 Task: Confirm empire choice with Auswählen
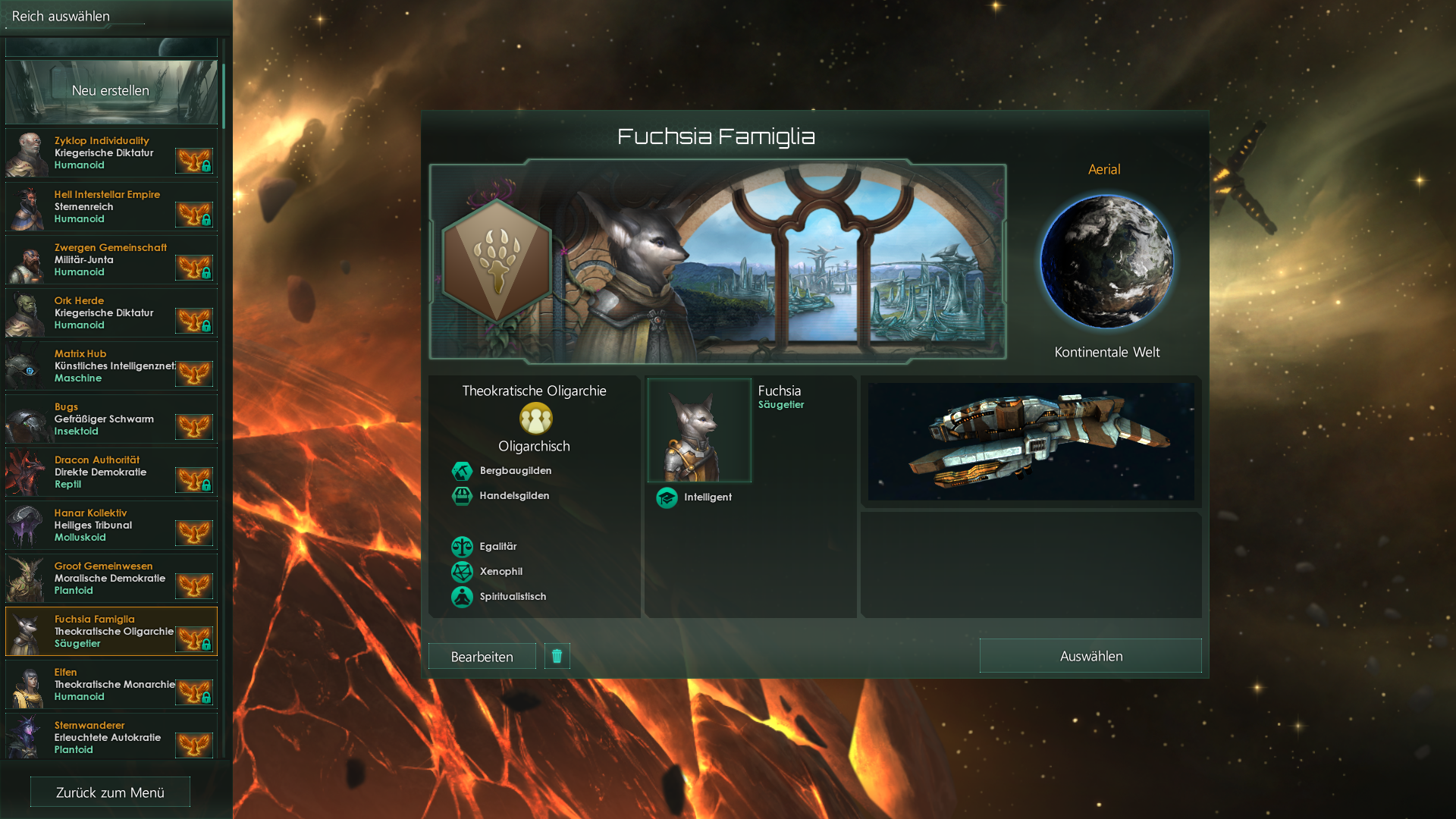(1090, 656)
